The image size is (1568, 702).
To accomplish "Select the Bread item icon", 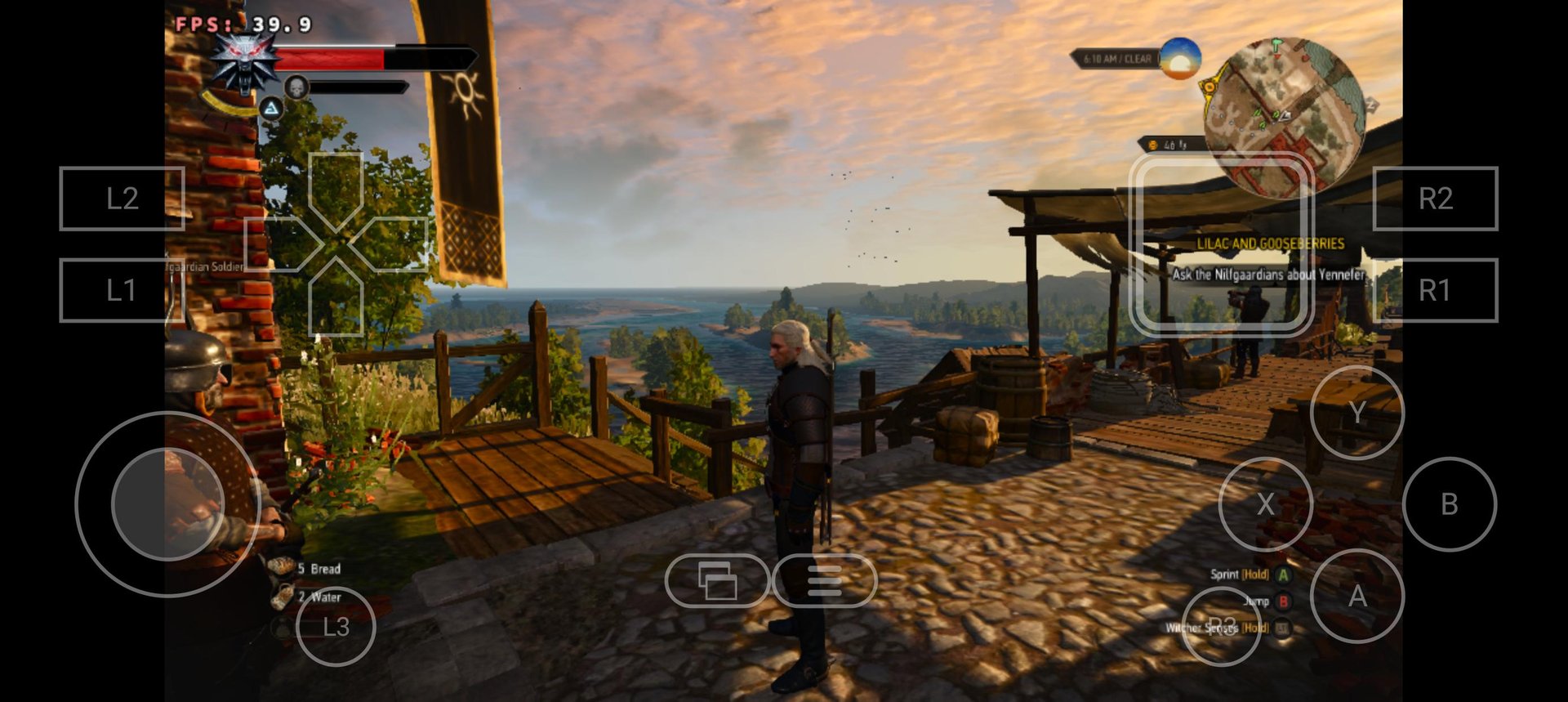I will point(282,566).
